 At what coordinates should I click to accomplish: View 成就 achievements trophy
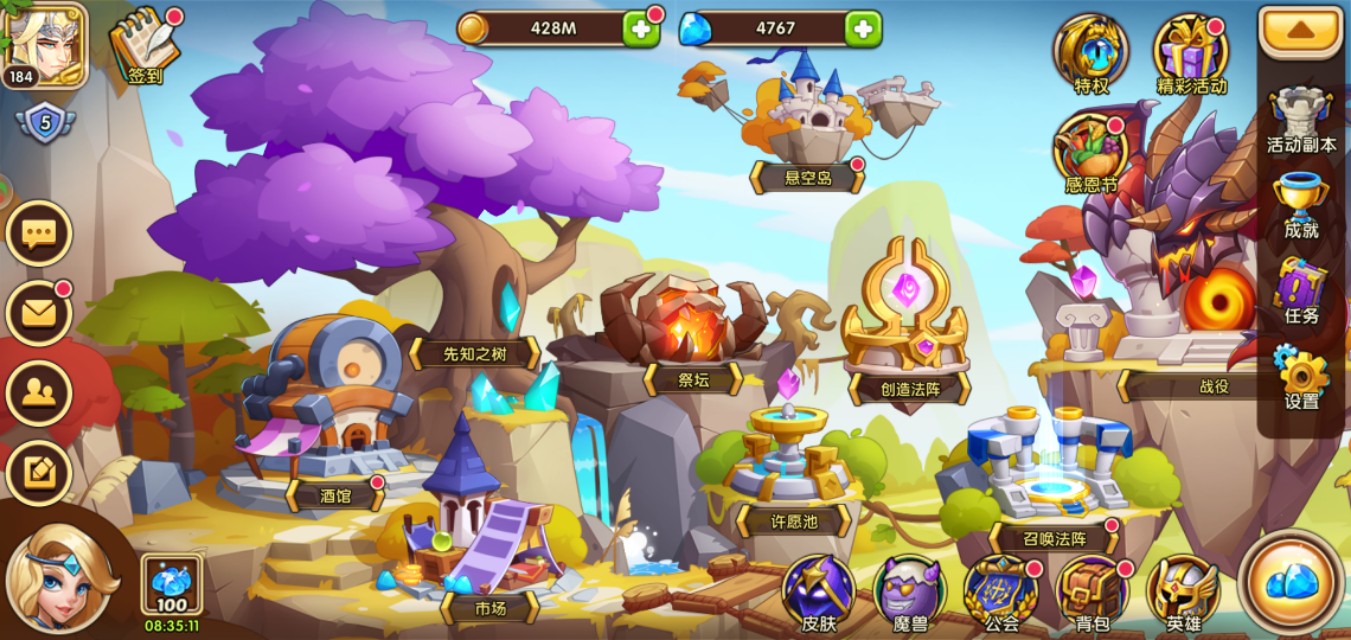click(x=1300, y=204)
